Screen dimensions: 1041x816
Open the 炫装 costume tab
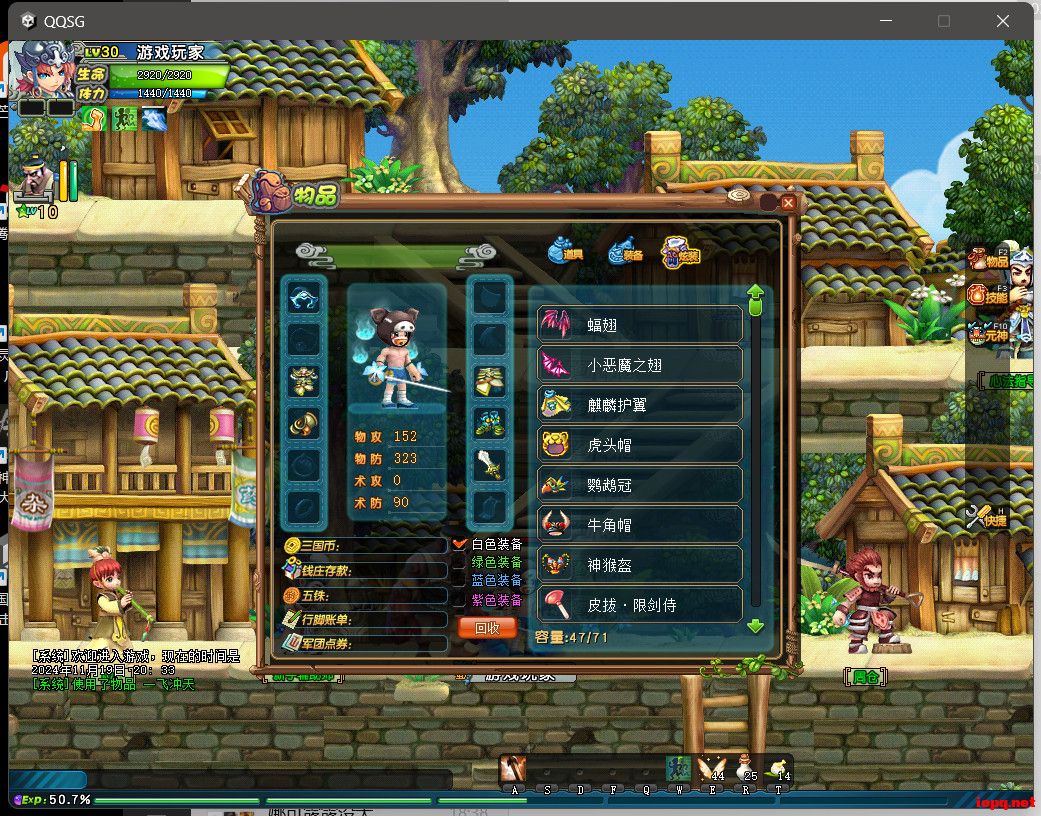pyautogui.click(x=681, y=252)
